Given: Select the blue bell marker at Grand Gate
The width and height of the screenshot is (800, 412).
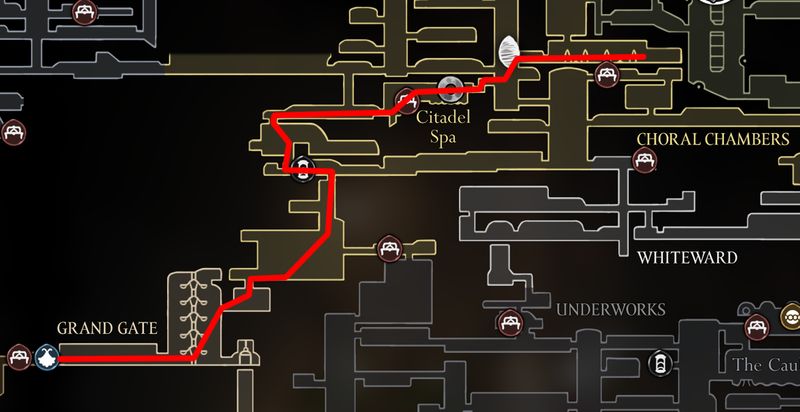Looking at the screenshot, I should click(x=46, y=355).
